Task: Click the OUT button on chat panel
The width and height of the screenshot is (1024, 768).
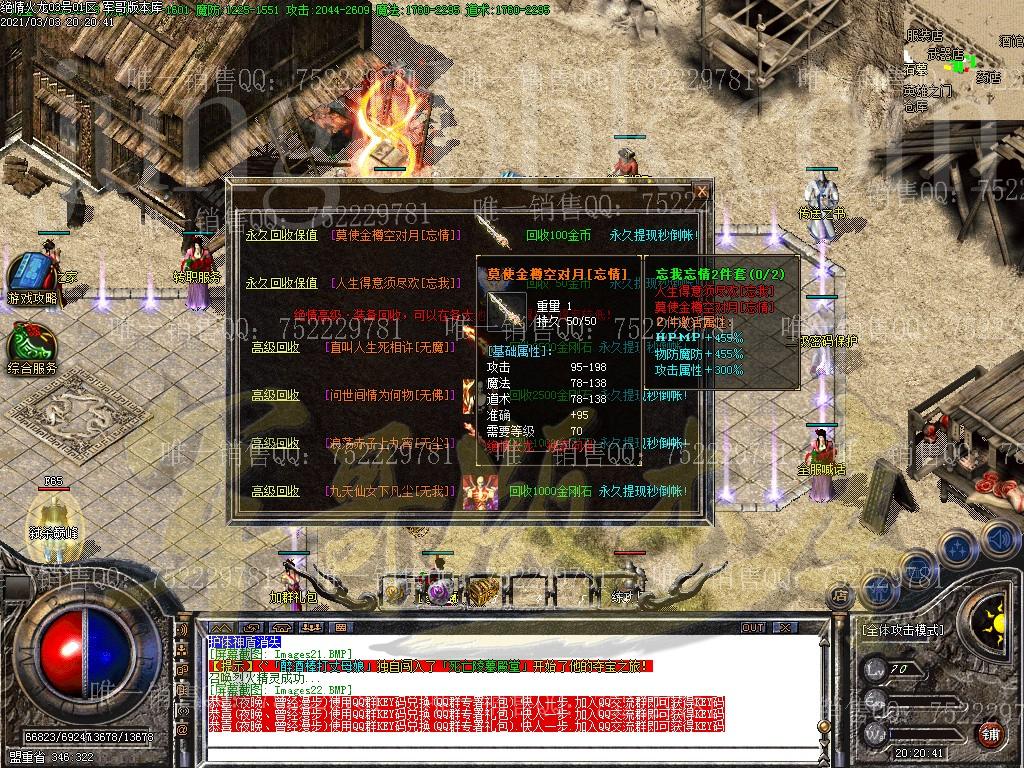Action: 752,628
